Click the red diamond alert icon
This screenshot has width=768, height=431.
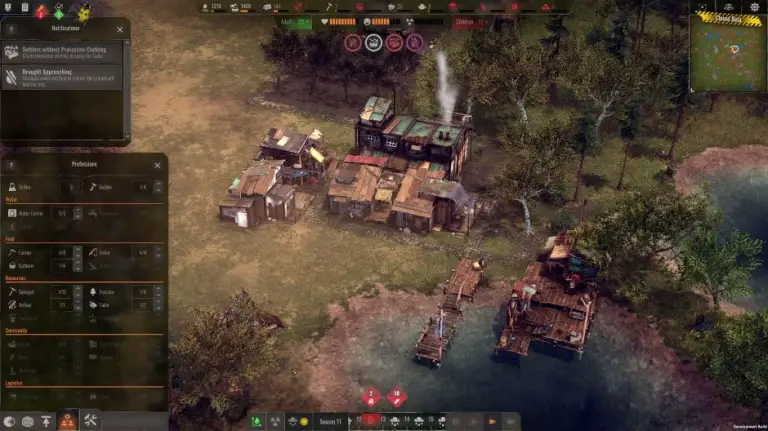coord(41,11)
